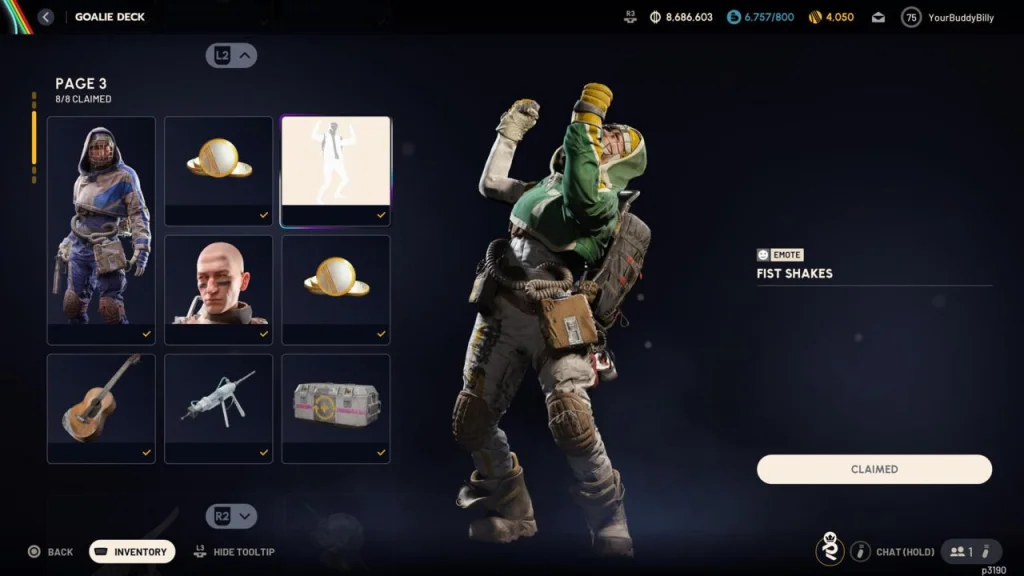Go back using the top-left arrow button

point(46,17)
